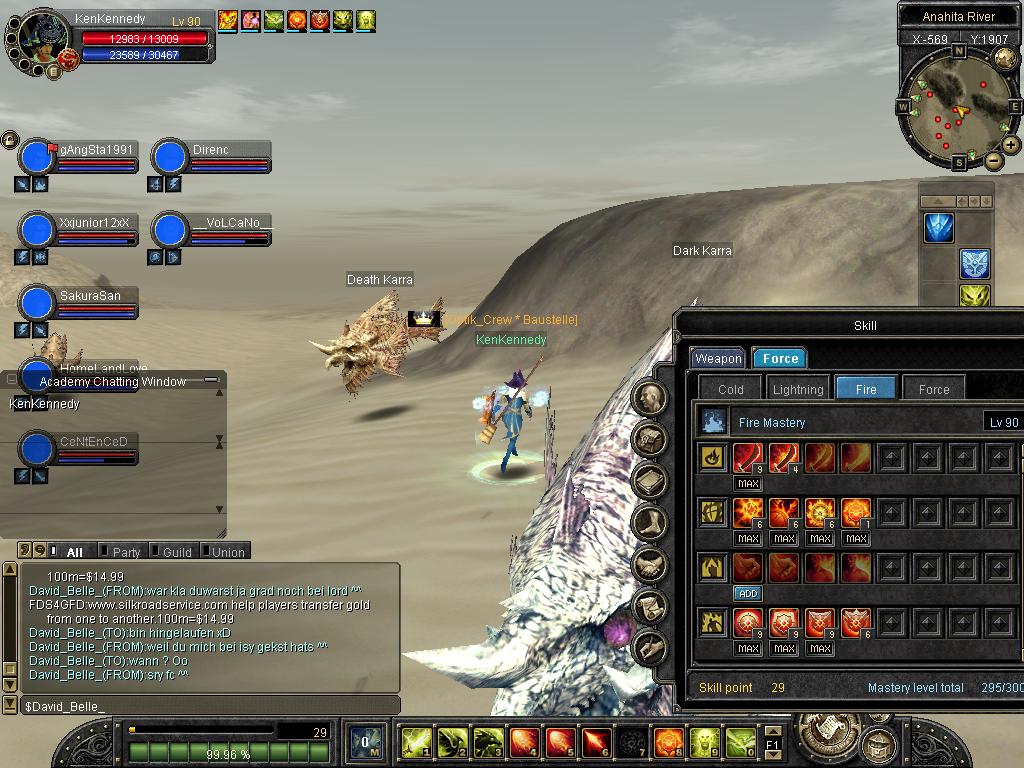Click the ADD skill button

point(748,593)
